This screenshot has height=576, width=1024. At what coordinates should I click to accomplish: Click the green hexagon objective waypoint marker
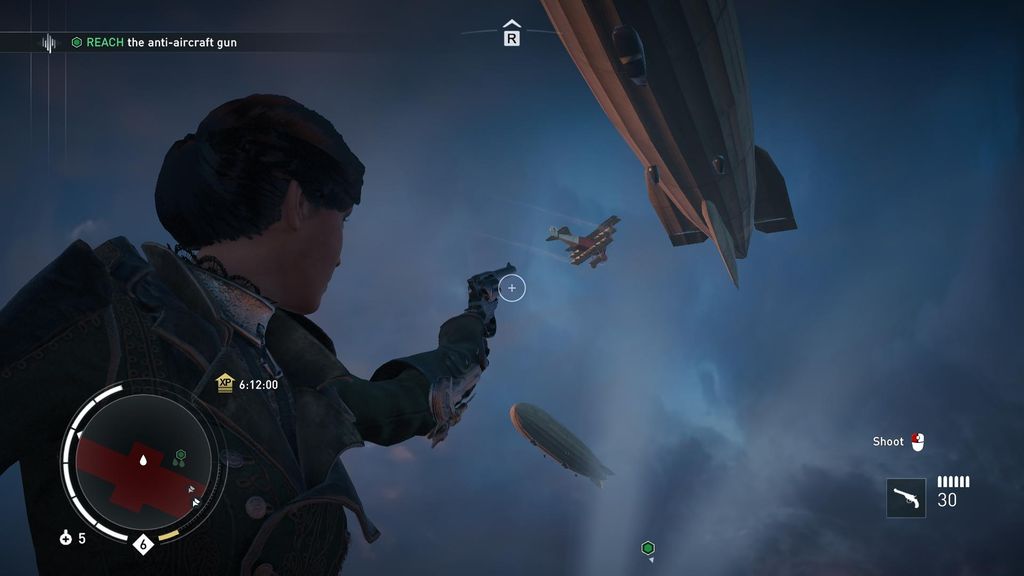[647, 548]
